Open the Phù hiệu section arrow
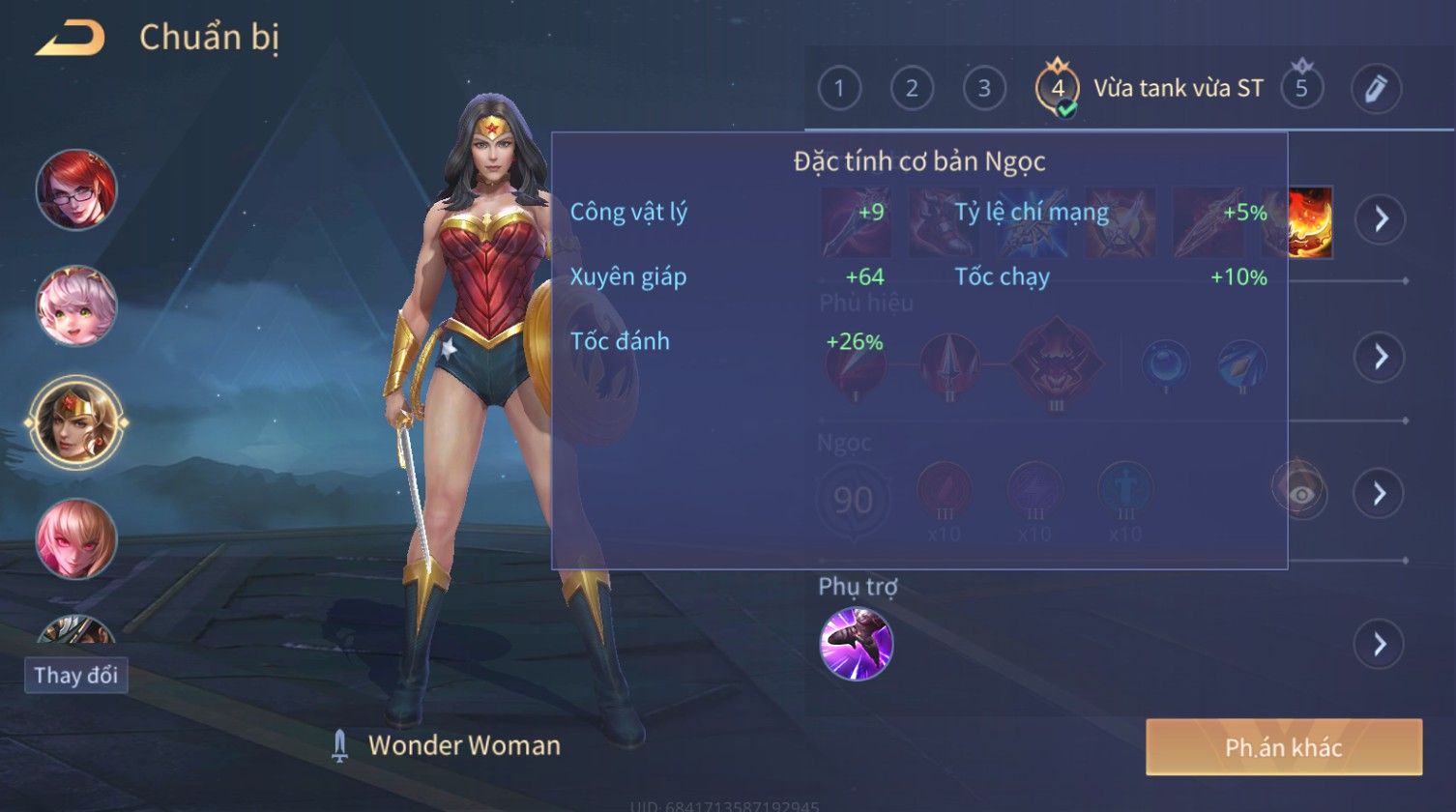The image size is (1456, 812). [1380, 357]
